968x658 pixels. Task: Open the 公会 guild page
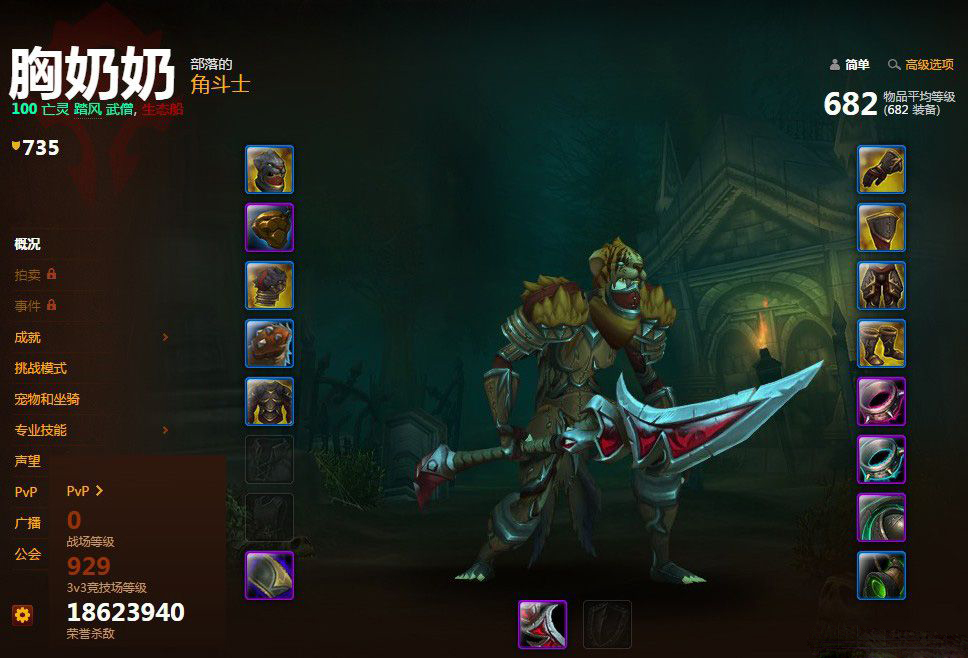(28, 553)
